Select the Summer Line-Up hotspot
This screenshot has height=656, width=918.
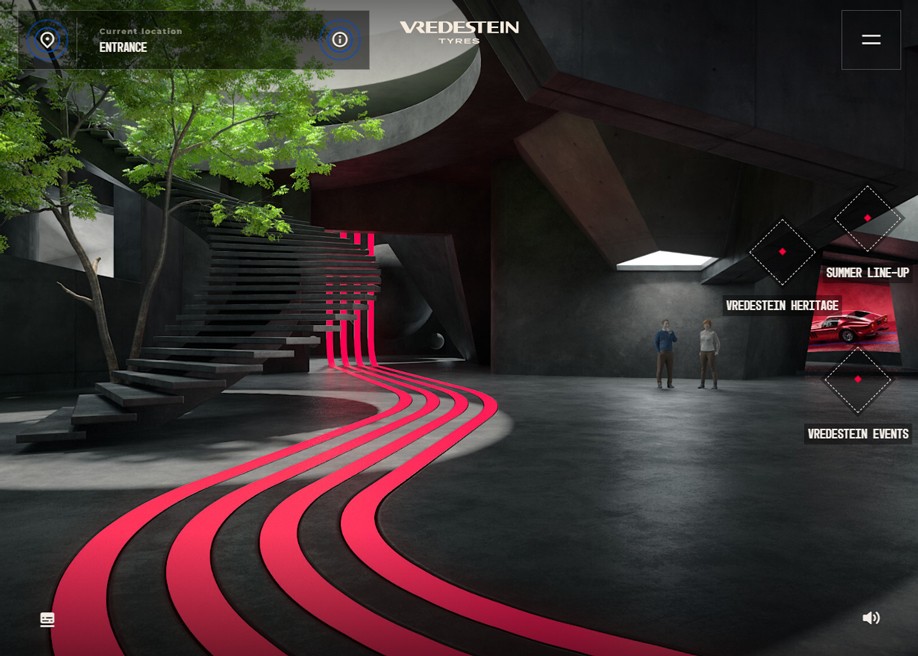tap(867, 218)
